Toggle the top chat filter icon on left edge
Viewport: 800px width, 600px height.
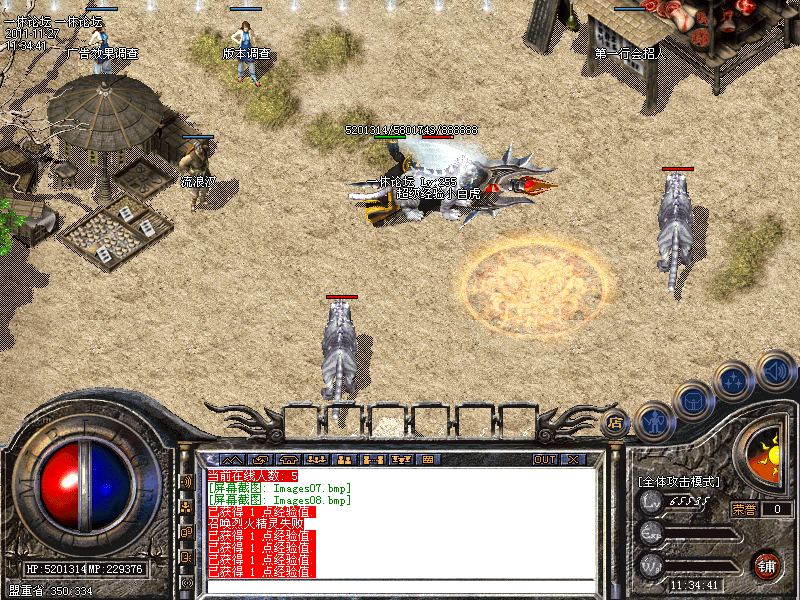187,481
